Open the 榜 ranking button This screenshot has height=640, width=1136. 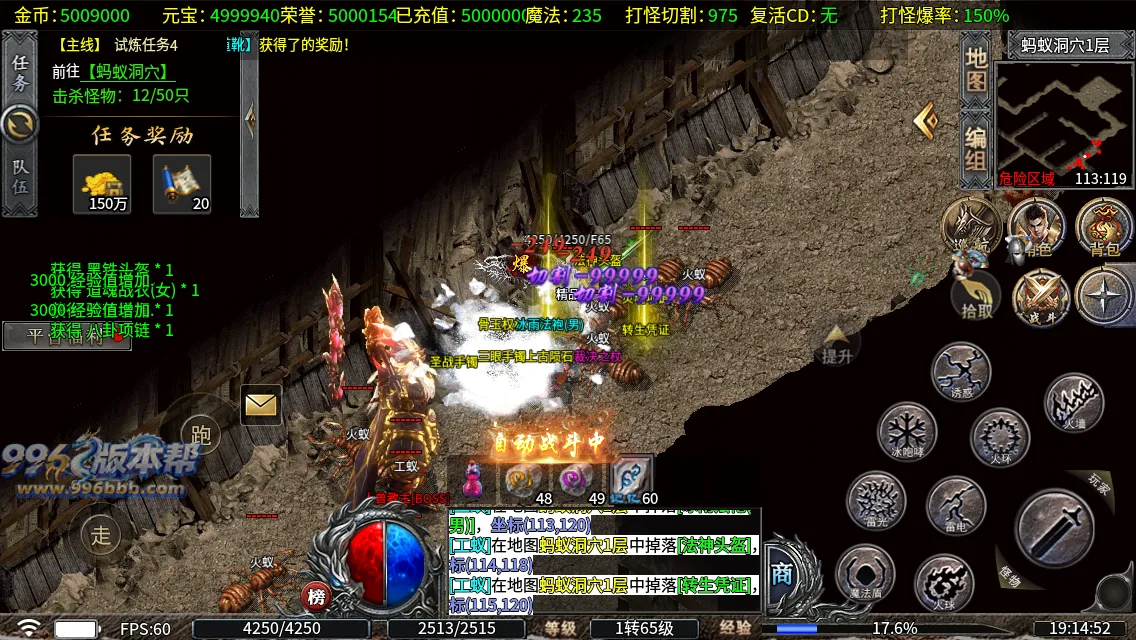coord(316,597)
